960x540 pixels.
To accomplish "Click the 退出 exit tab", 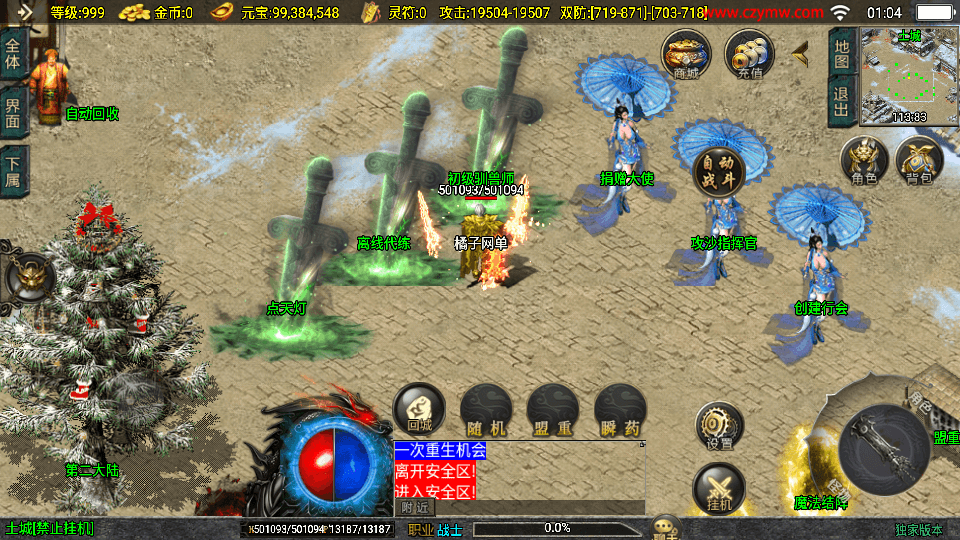I will (842, 103).
